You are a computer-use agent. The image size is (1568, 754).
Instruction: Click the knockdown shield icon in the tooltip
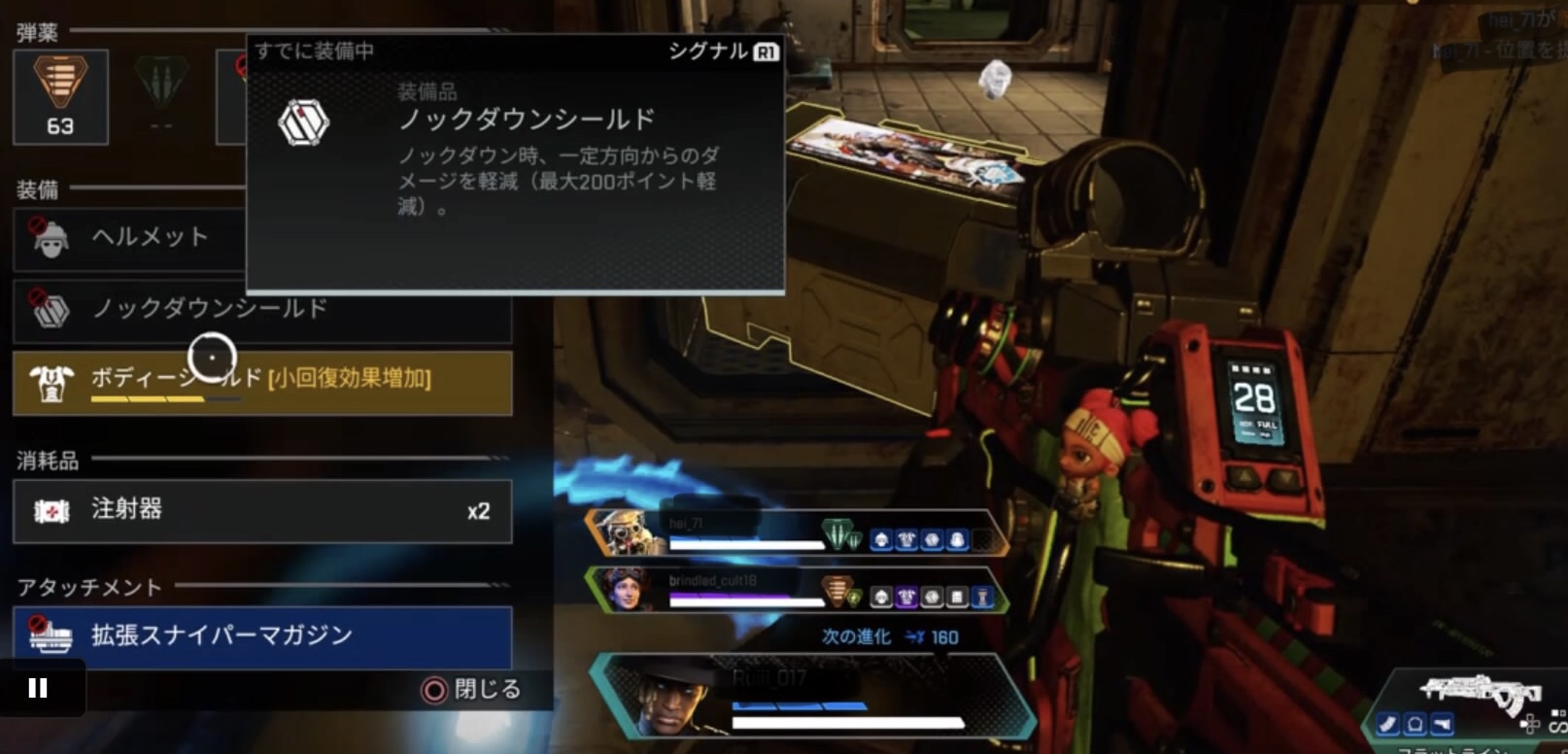(x=305, y=120)
